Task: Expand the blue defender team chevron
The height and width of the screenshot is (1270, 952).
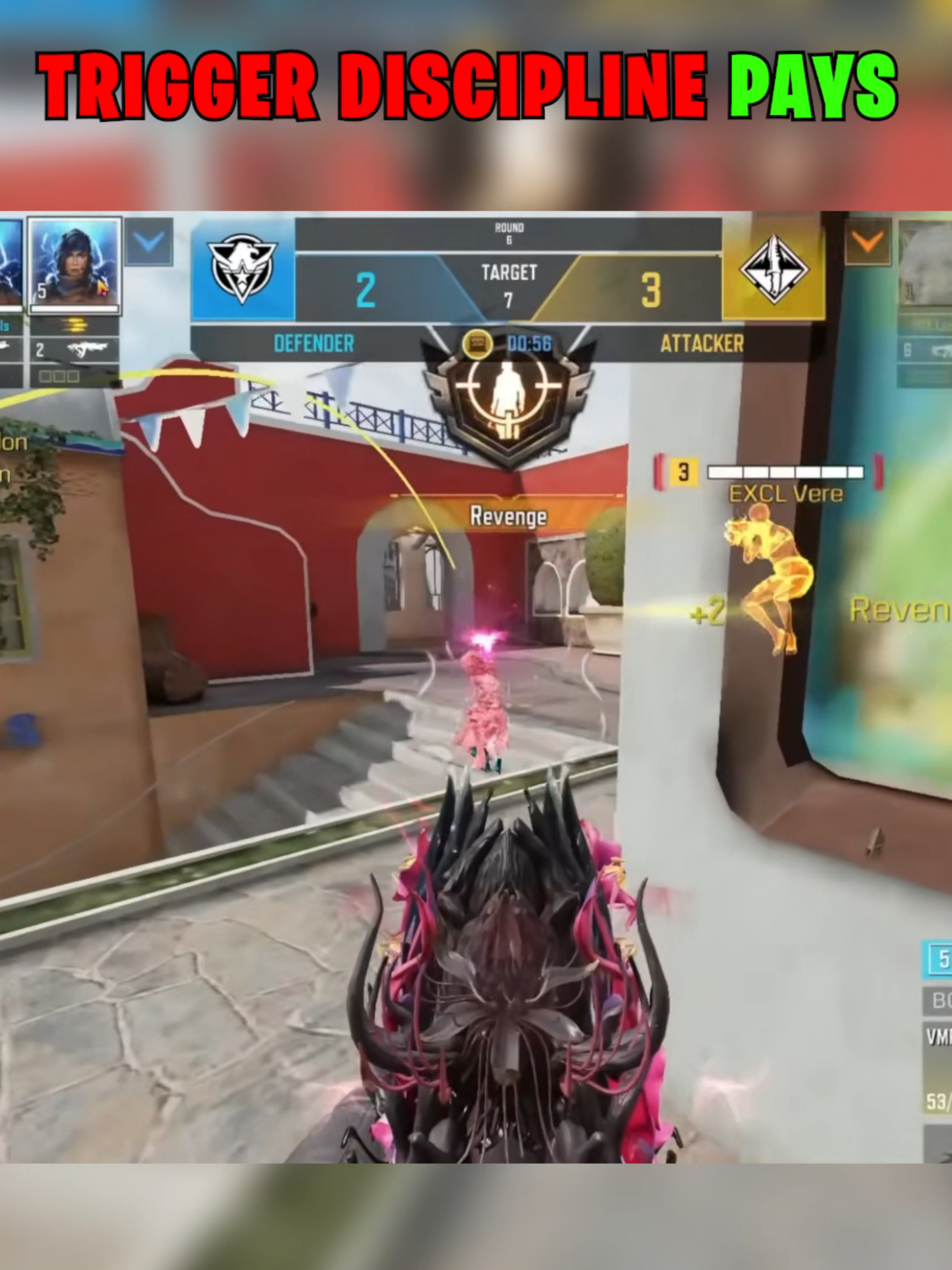Action: pyautogui.click(x=149, y=242)
